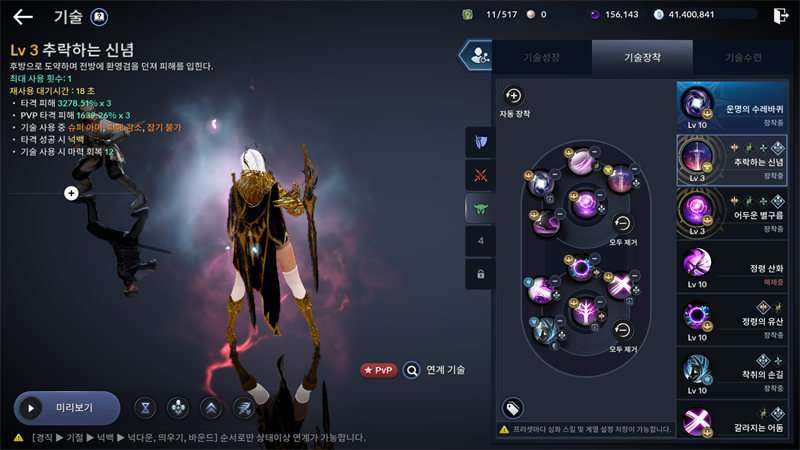Open 연계 기술 linked skills search
The image size is (800, 450).
411,370
